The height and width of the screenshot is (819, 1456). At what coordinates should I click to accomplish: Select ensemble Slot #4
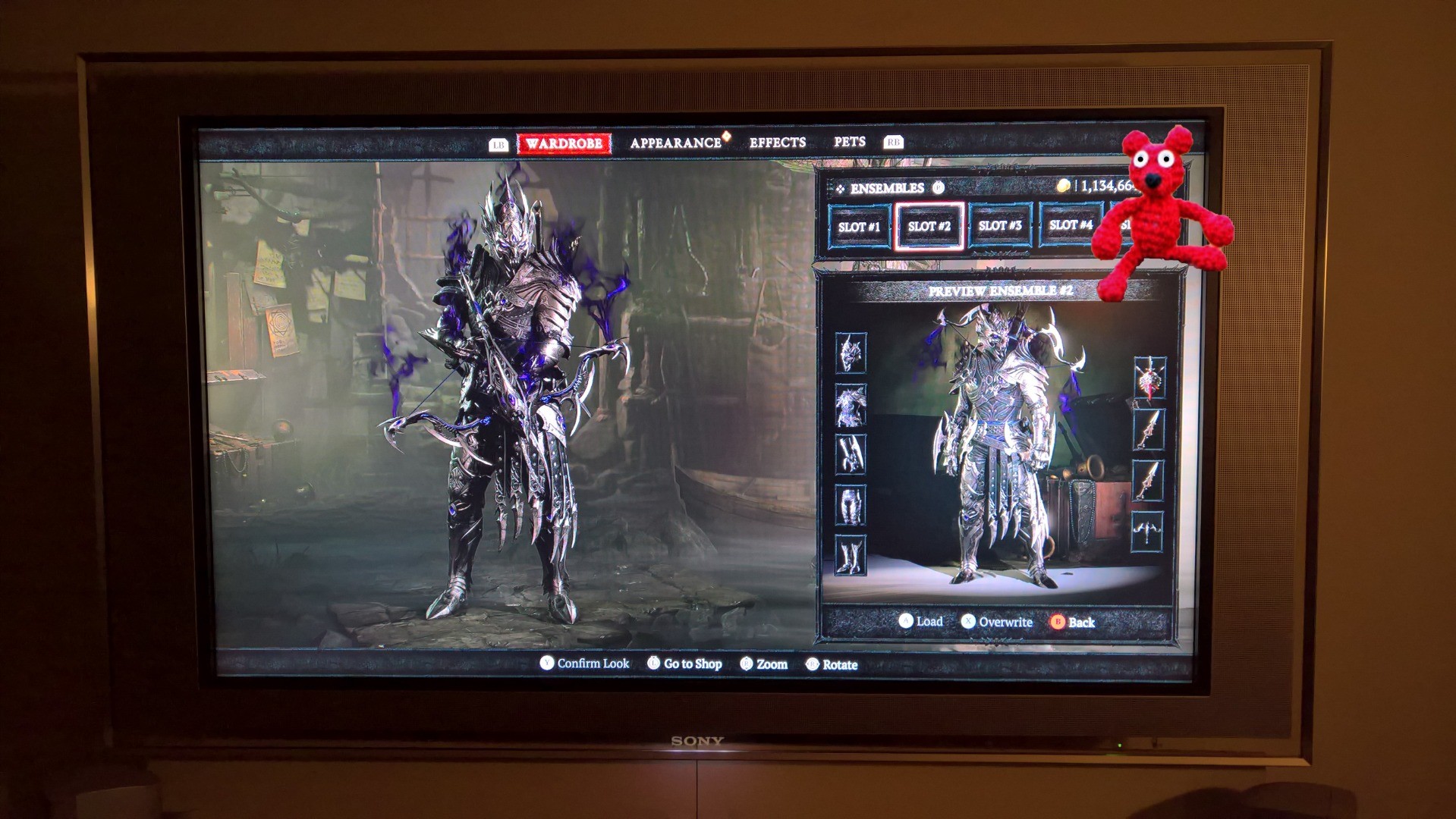[x=1070, y=225]
